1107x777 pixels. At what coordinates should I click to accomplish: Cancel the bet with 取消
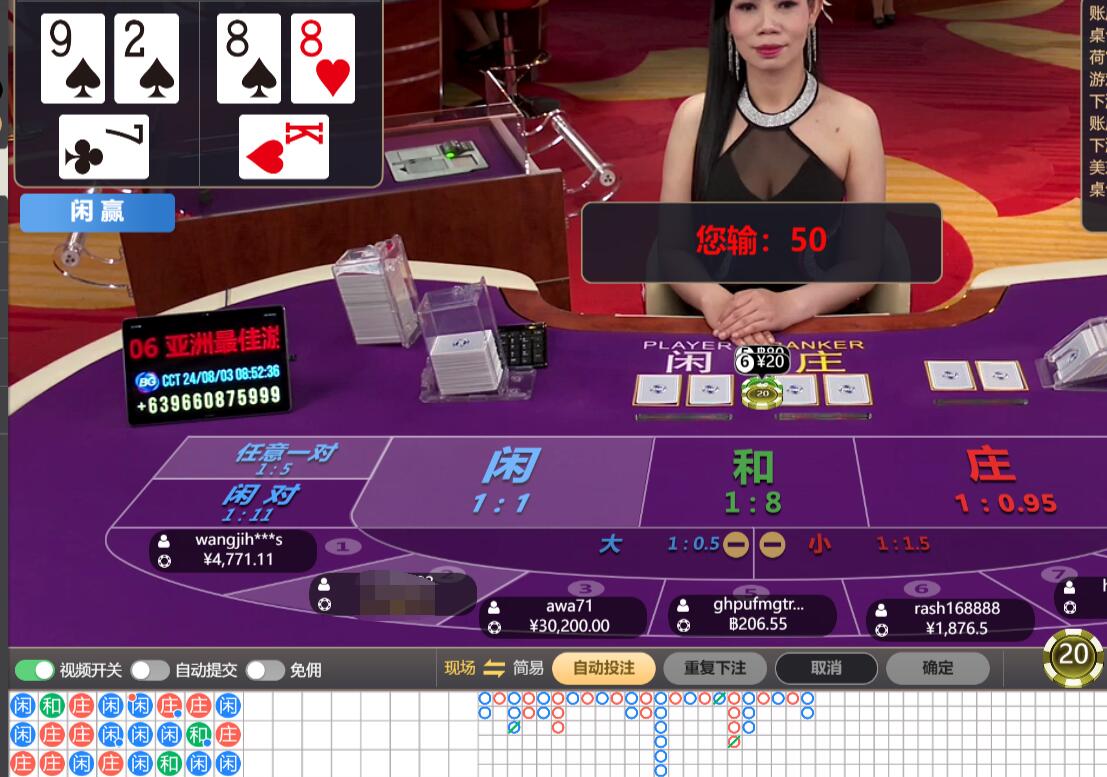click(826, 668)
